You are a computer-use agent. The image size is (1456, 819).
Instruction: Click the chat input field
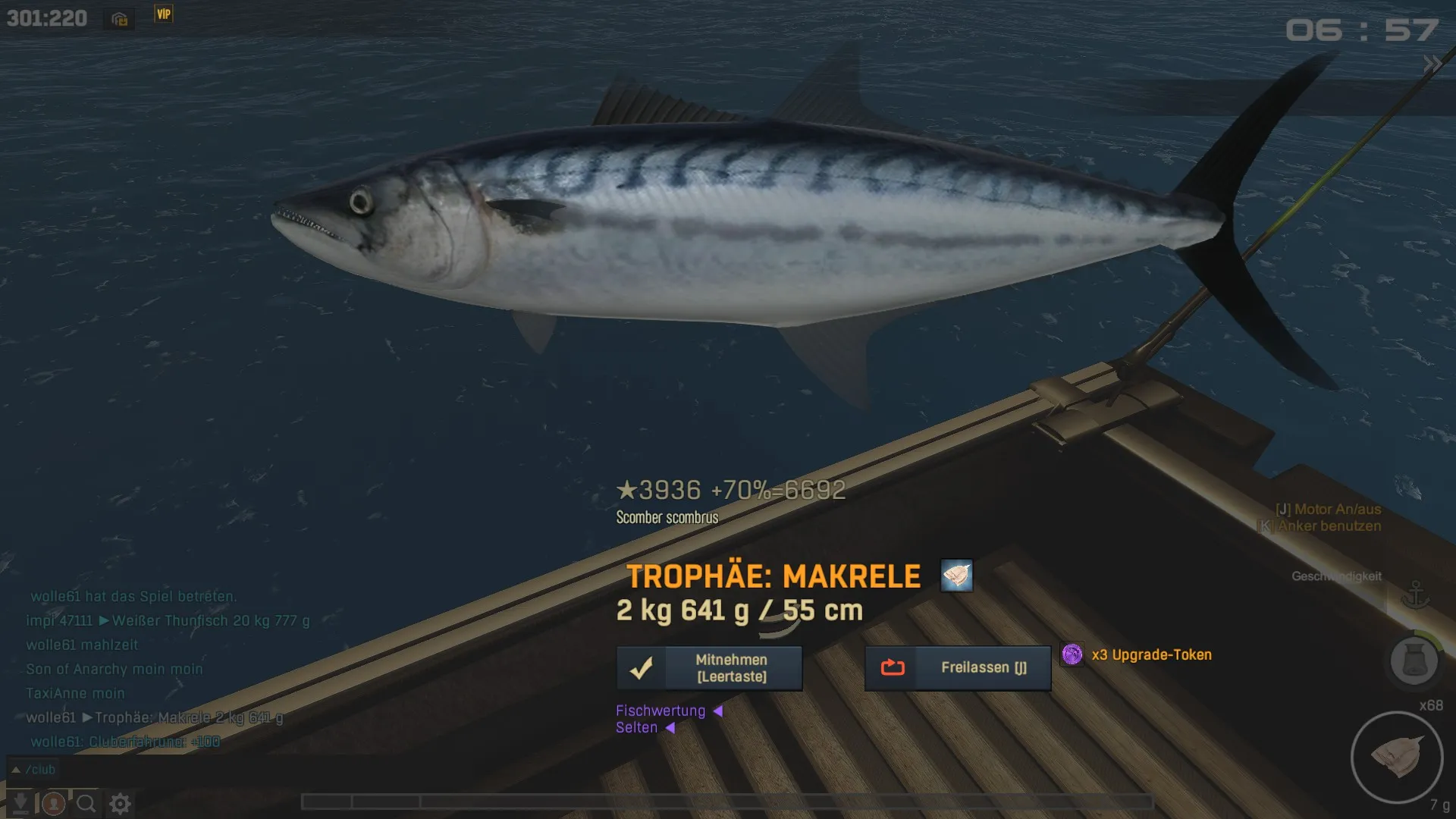tap(379, 770)
